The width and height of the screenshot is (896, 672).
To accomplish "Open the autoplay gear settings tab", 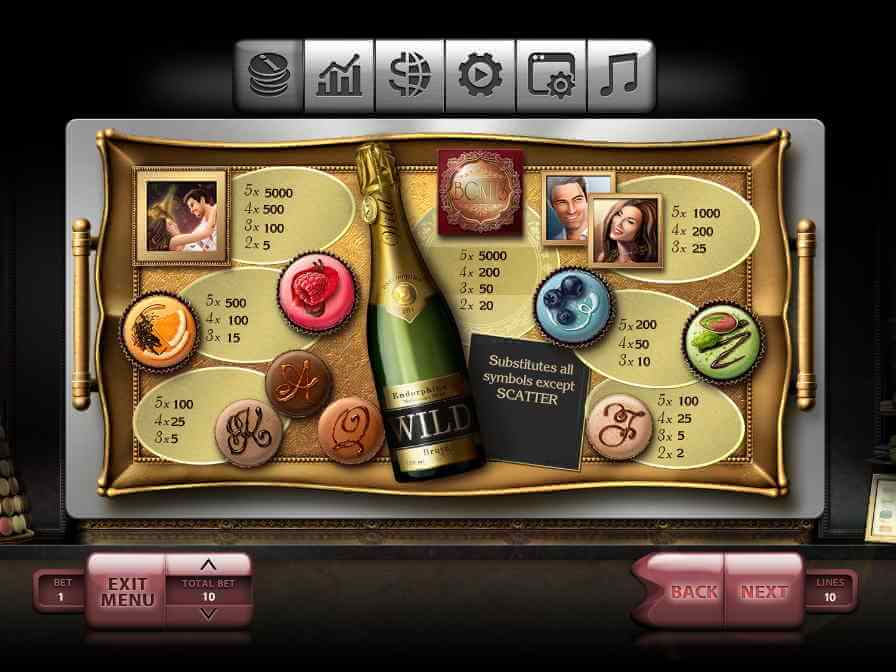I will 480,75.
